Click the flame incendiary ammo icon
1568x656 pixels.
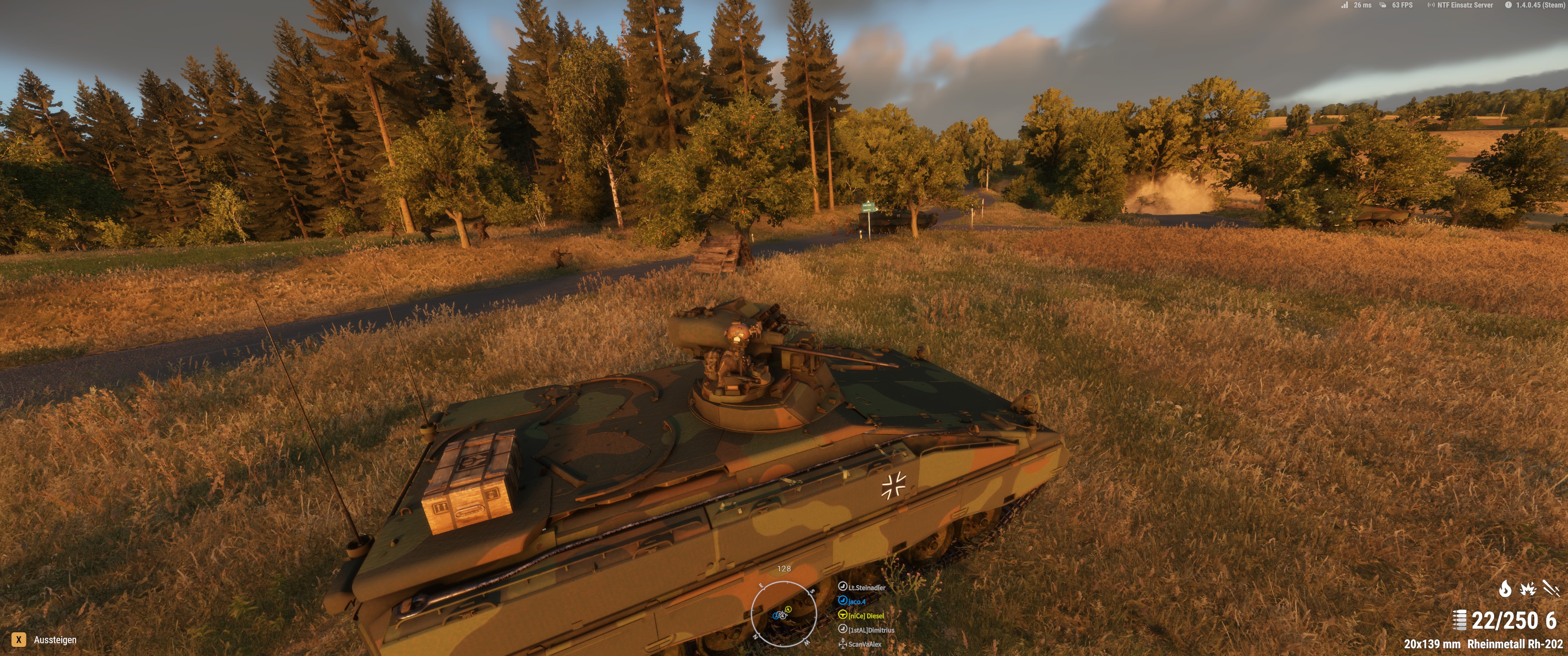point(1505,589)
